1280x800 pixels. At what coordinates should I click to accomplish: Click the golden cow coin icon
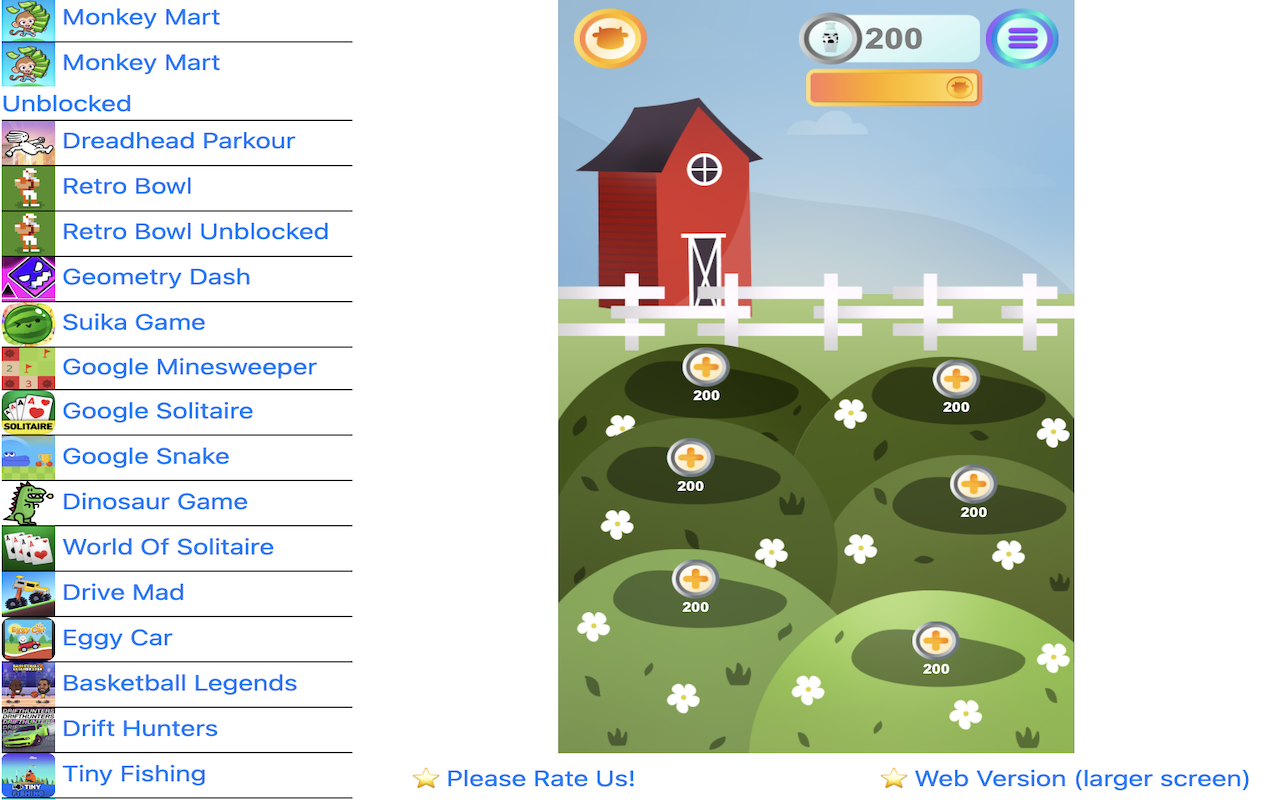[x=610, y=38]
